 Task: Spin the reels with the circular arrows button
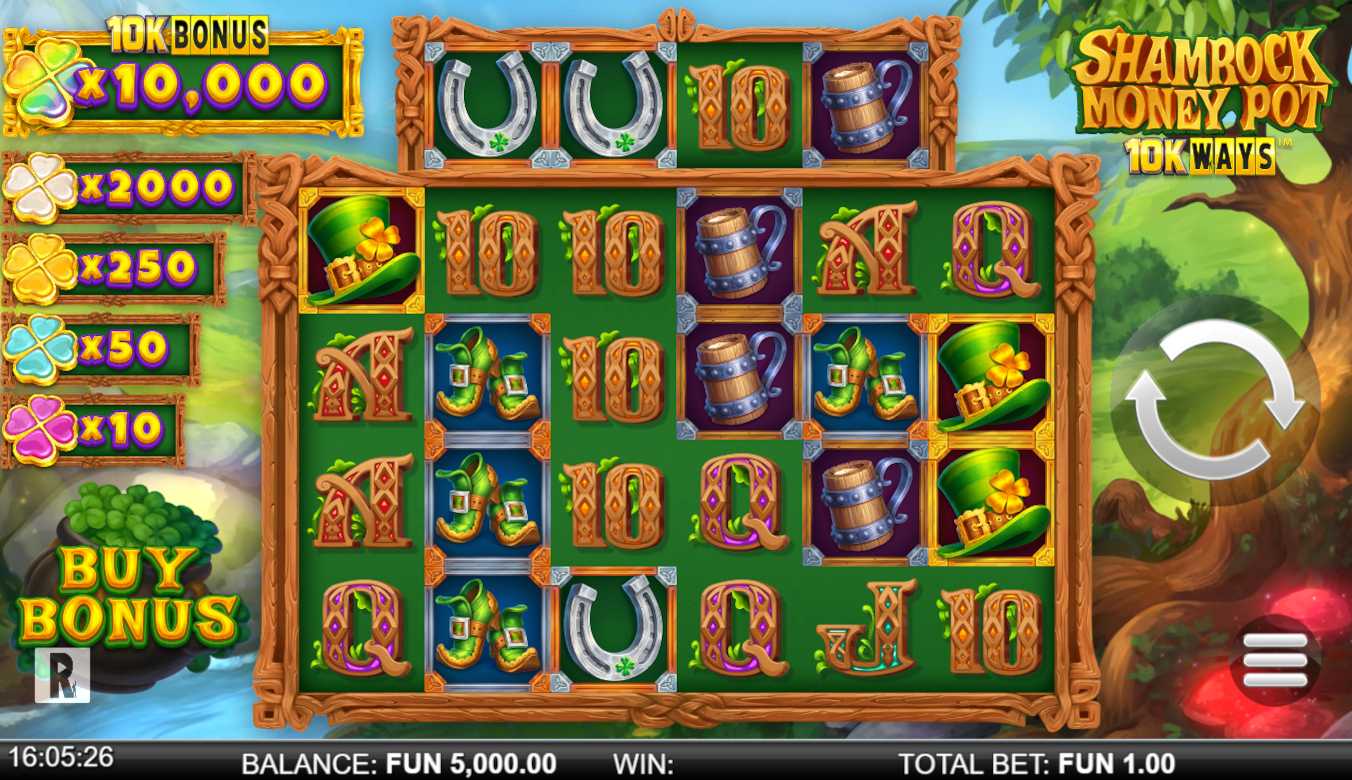(1214, 399)
